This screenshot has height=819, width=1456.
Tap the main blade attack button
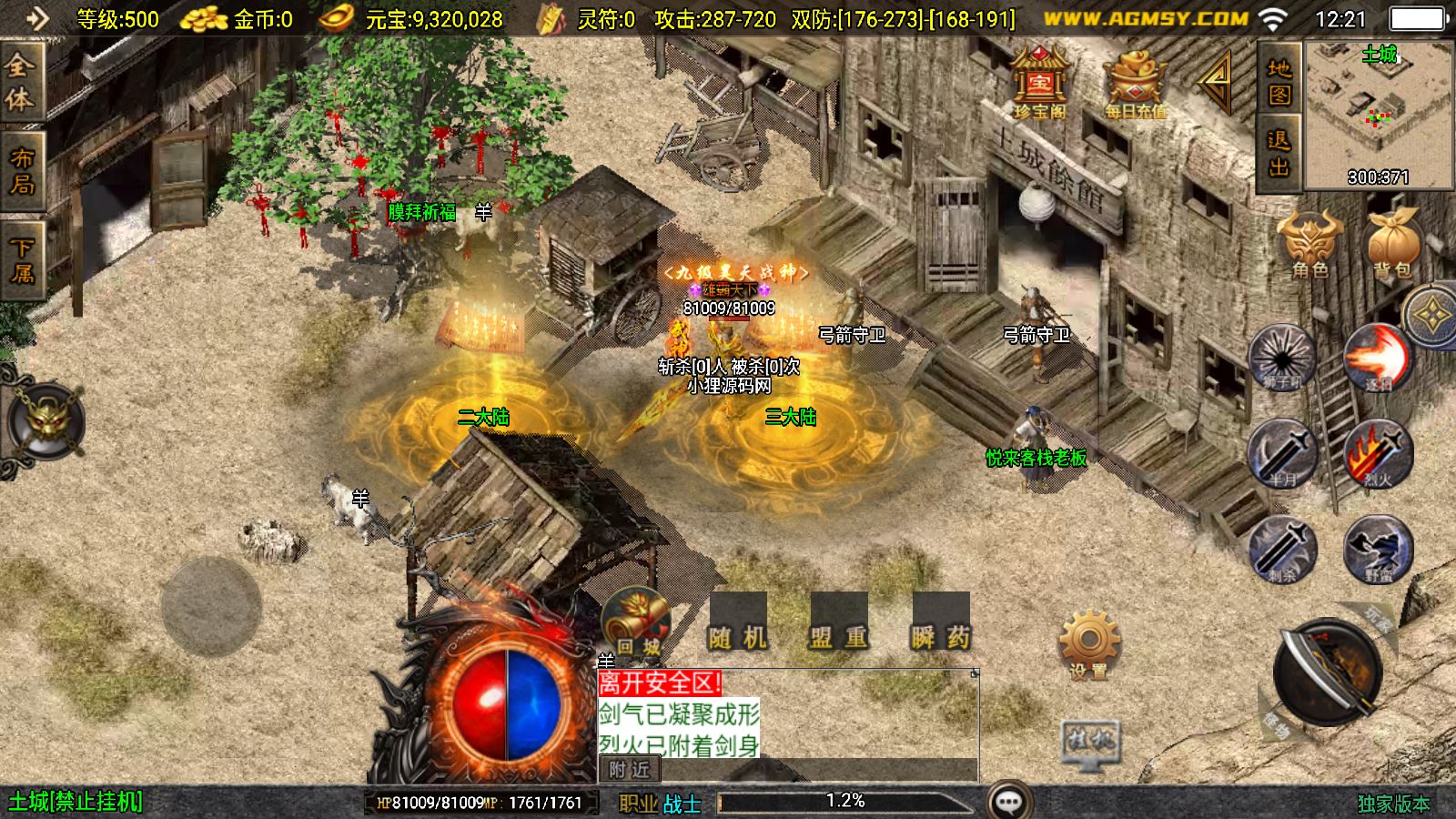(x=1328, y=673)
